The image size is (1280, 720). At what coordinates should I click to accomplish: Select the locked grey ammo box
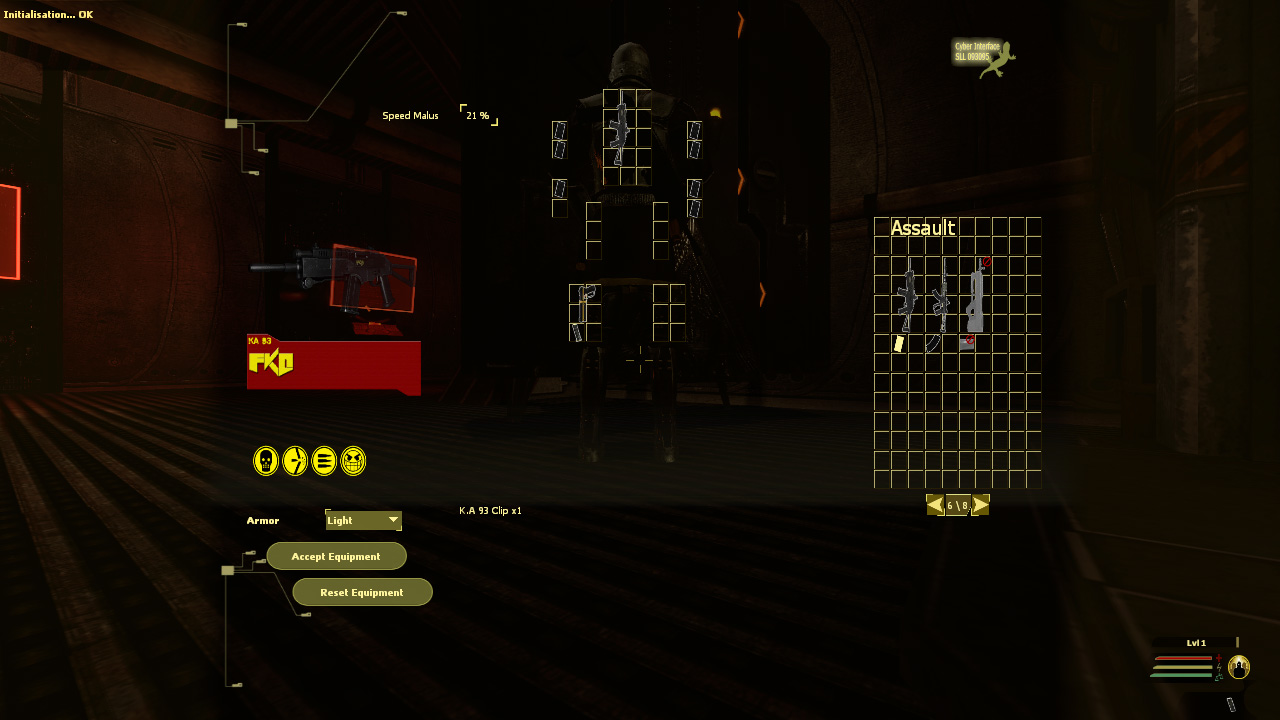[x=967, y=343]
